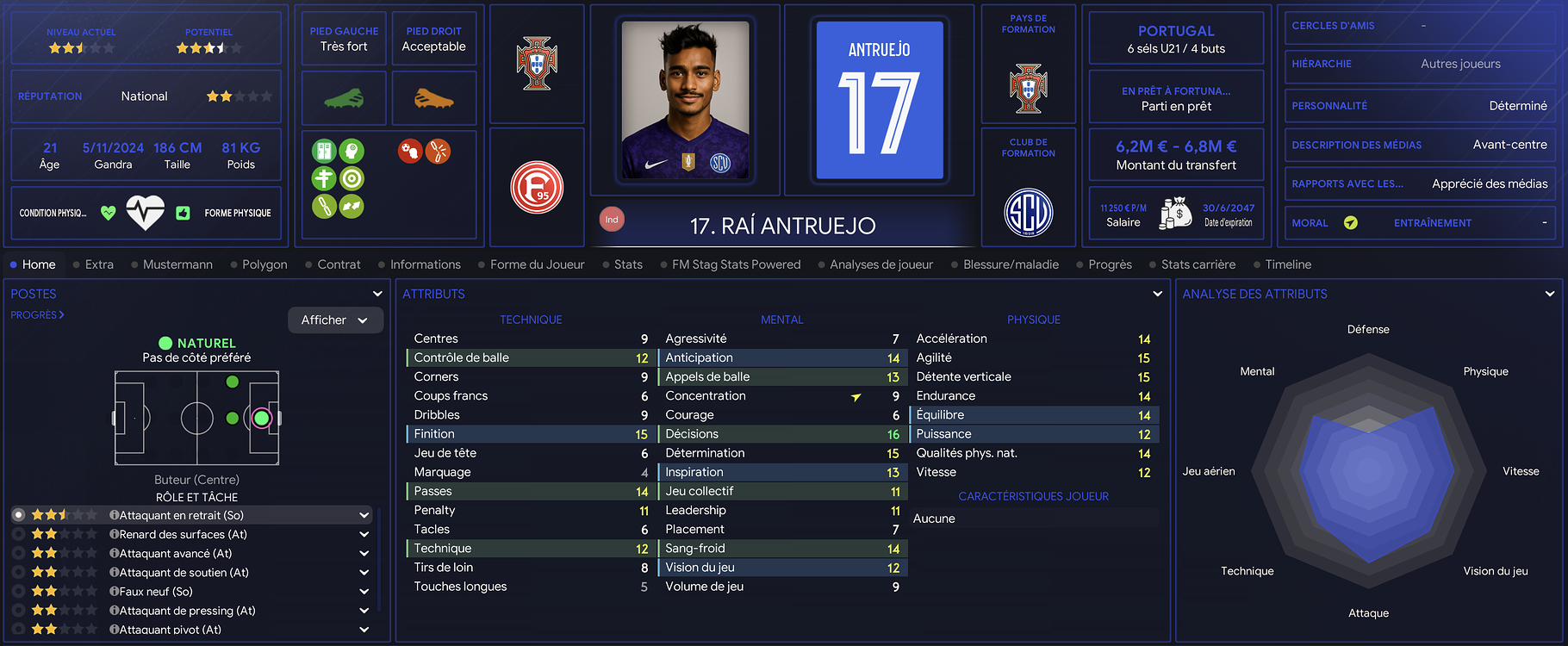Select the Attaquant en retrait role radio
This screenshot has height=646, width=1568.
[18, 515]
